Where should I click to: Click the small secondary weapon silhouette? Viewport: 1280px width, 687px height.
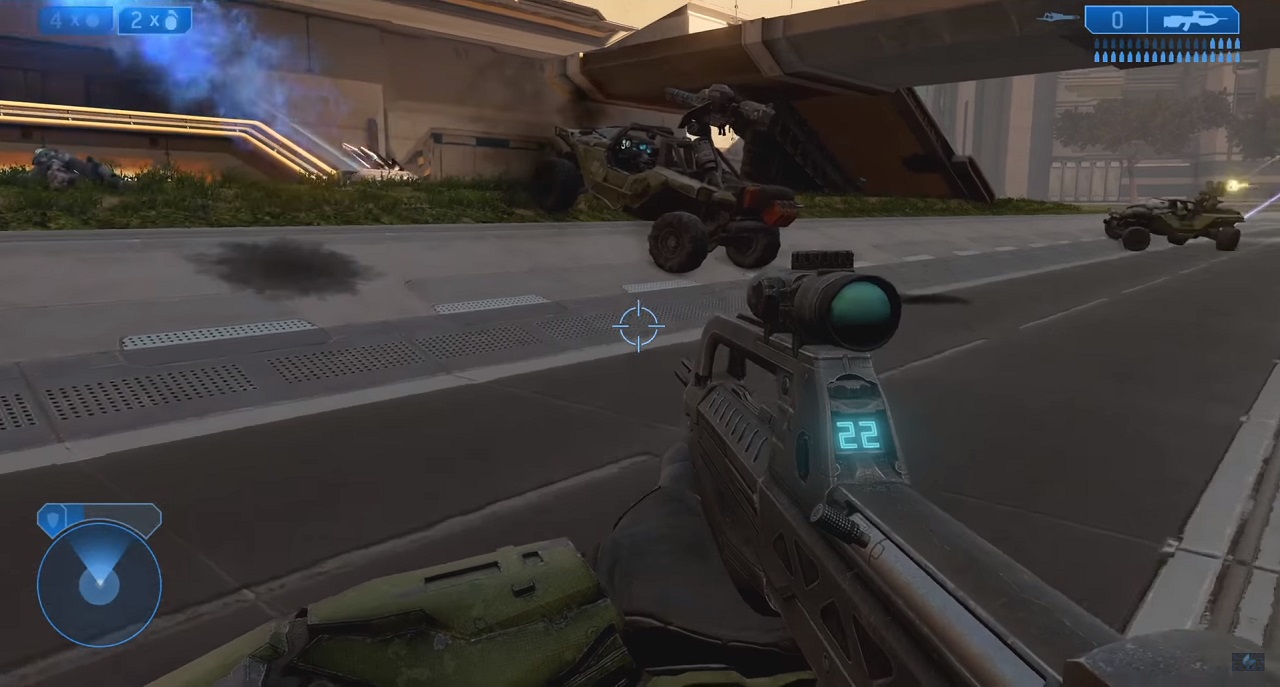point(1058,17)
